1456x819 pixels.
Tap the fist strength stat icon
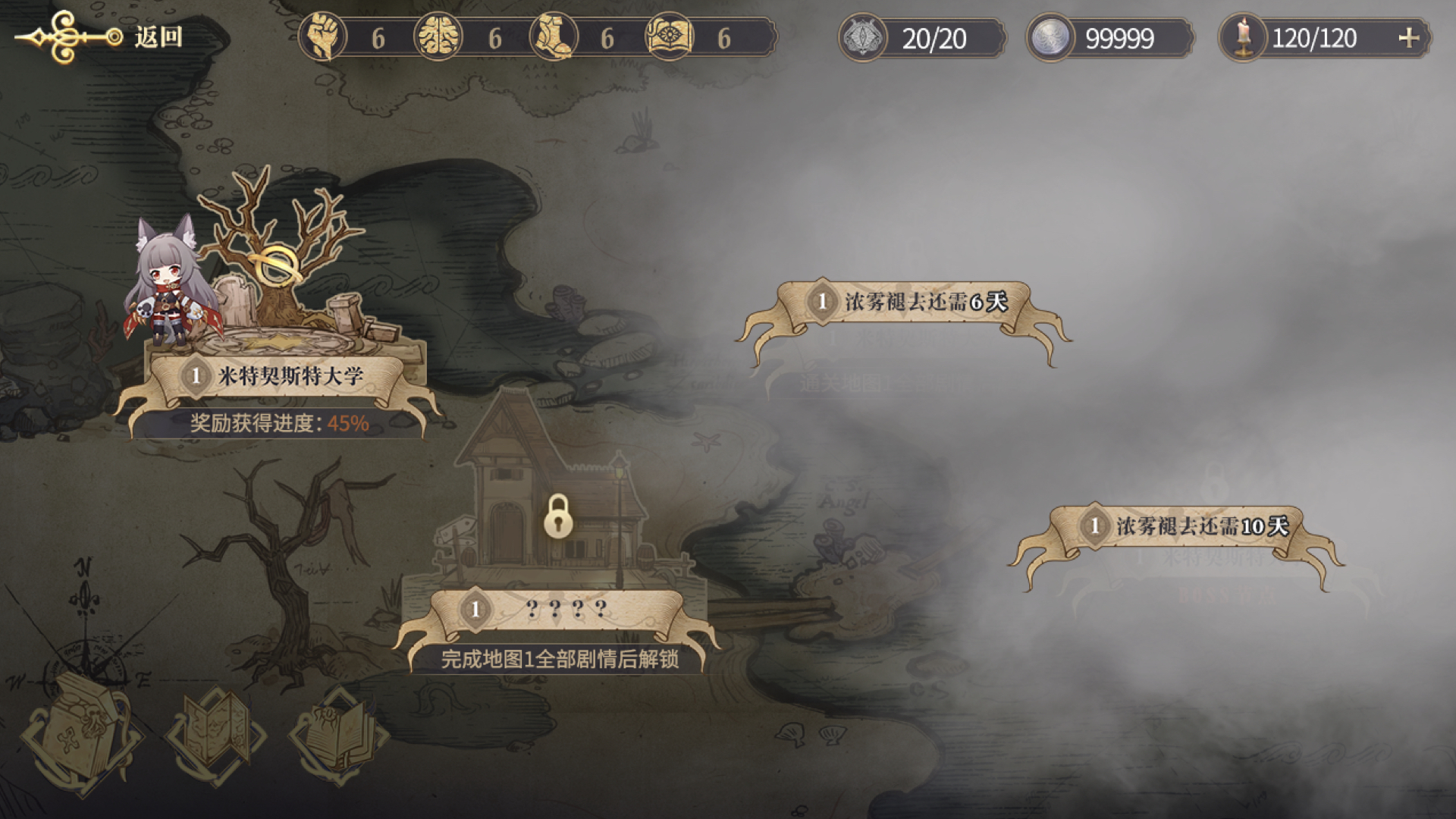click(x=324, y=37)
